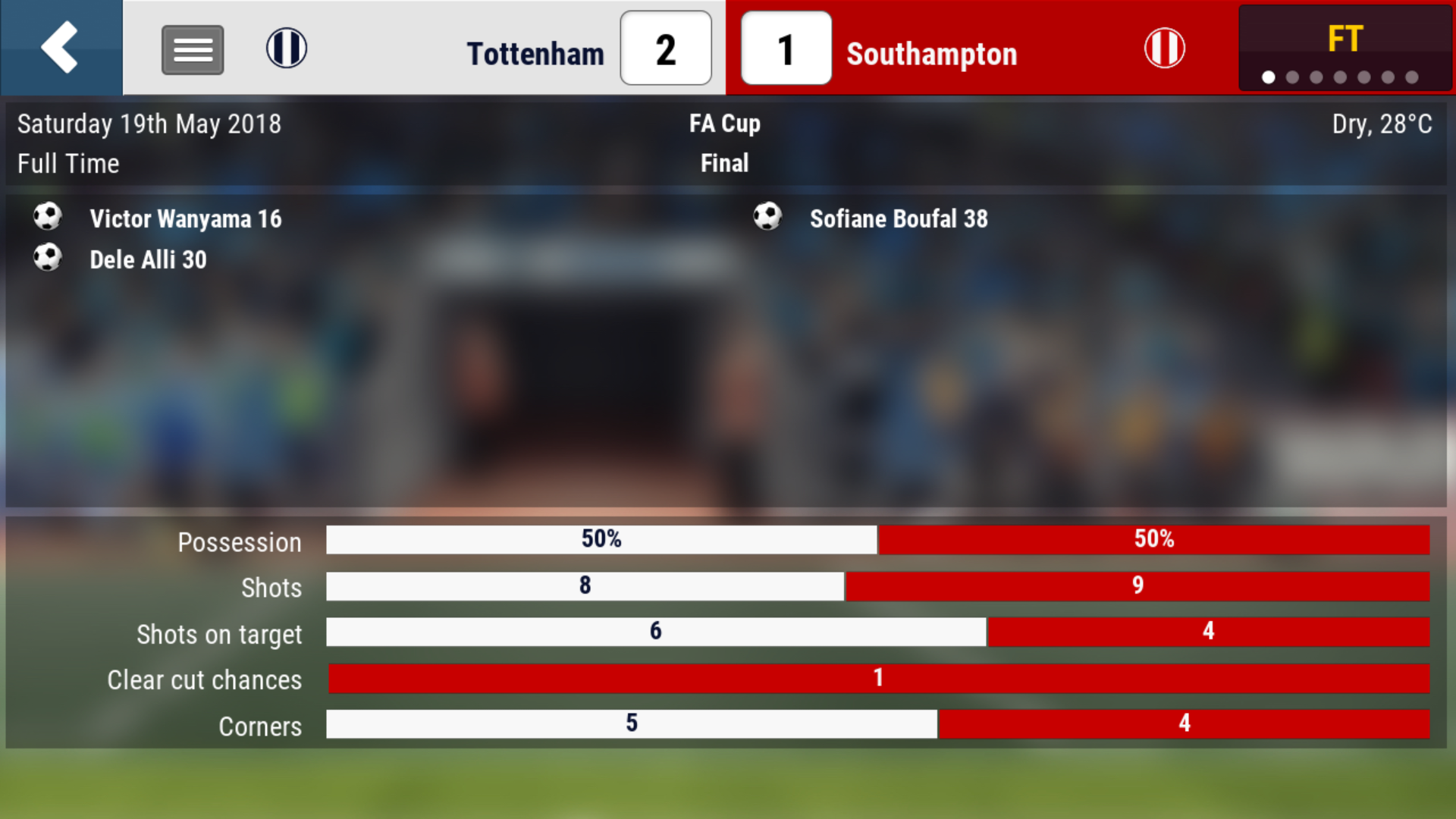Image resolution: width=1456 pixels, height=819 pixels.
Task: Select the Tottenham team name
Action: coord(535,54)
